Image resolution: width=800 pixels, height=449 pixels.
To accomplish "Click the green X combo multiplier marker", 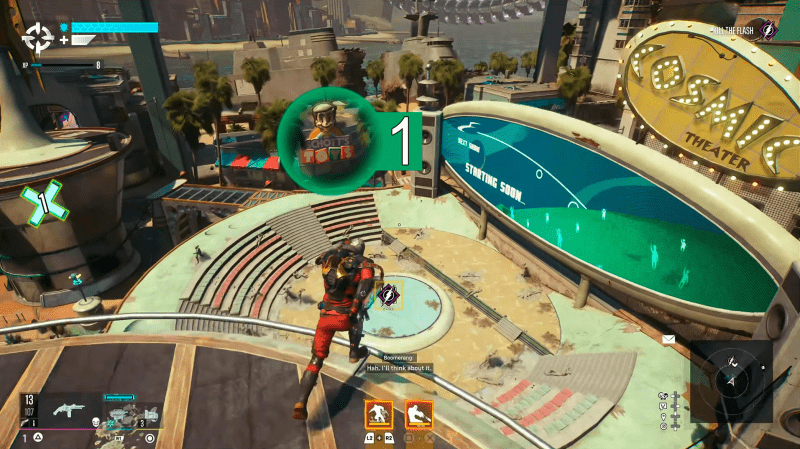I will click(x=43, y=202).
